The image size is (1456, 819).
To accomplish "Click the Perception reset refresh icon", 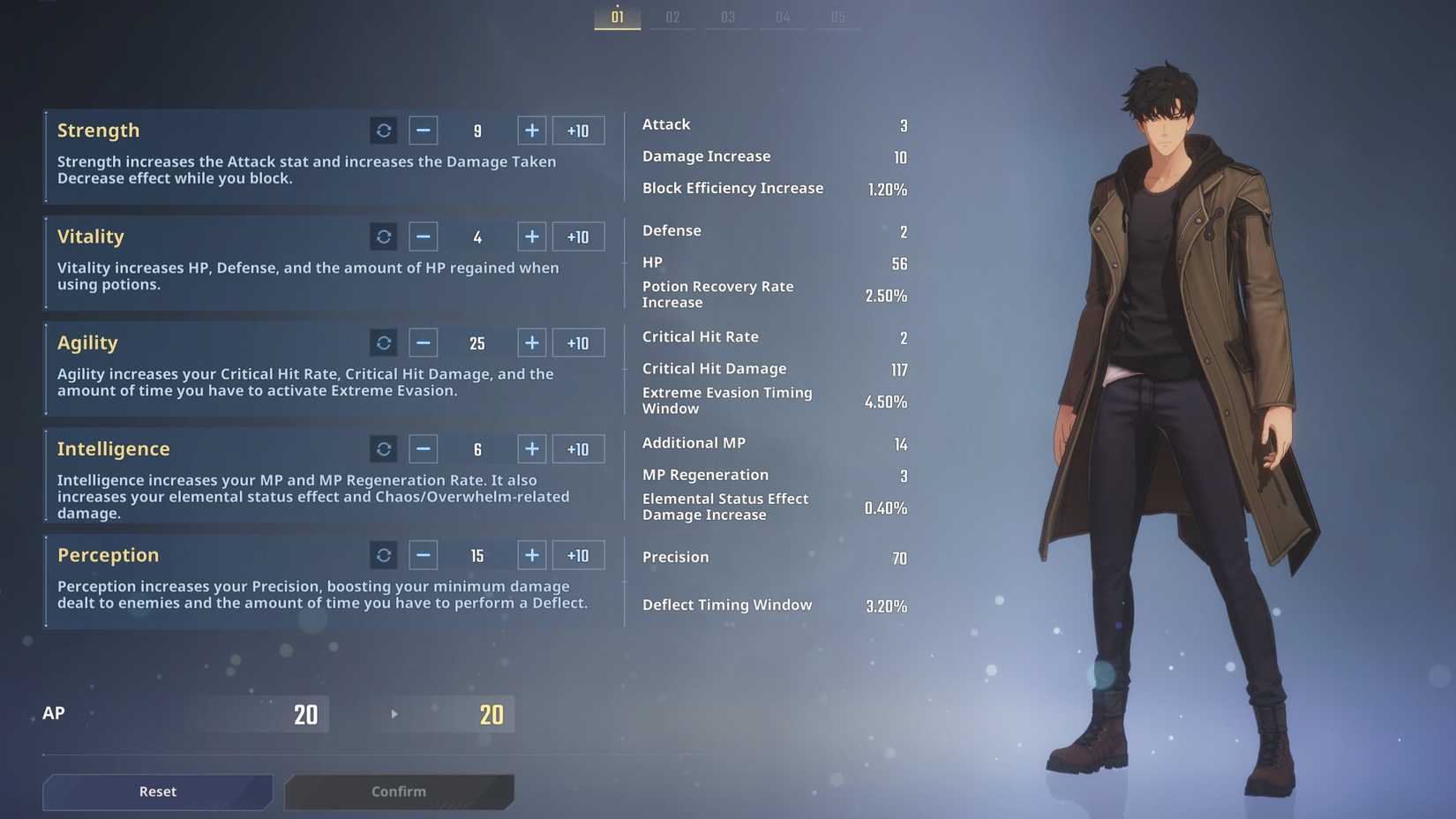I will [x=384, y=555].
